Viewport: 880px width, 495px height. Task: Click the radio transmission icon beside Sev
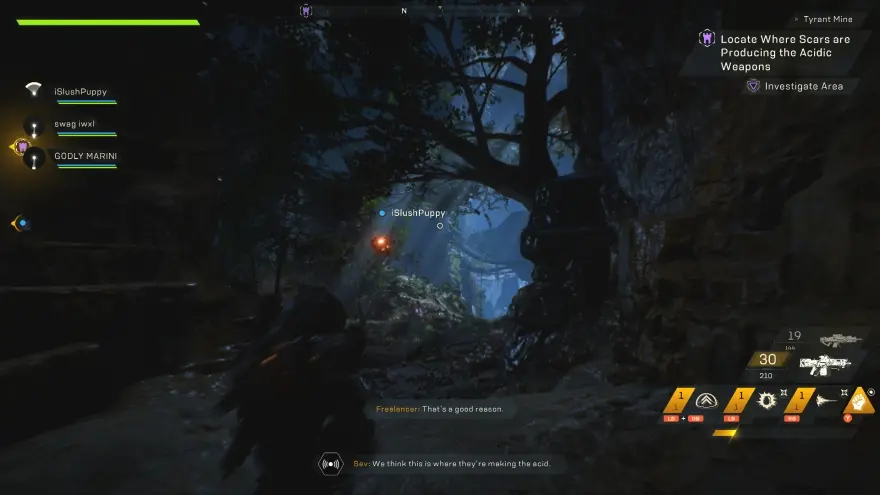(x=330, y=463)
